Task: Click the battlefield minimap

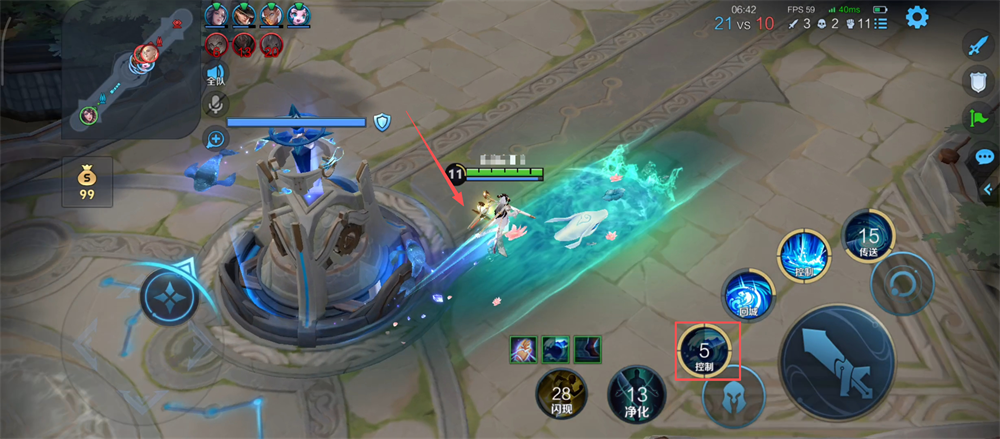Action: click(x=130, y=70)
